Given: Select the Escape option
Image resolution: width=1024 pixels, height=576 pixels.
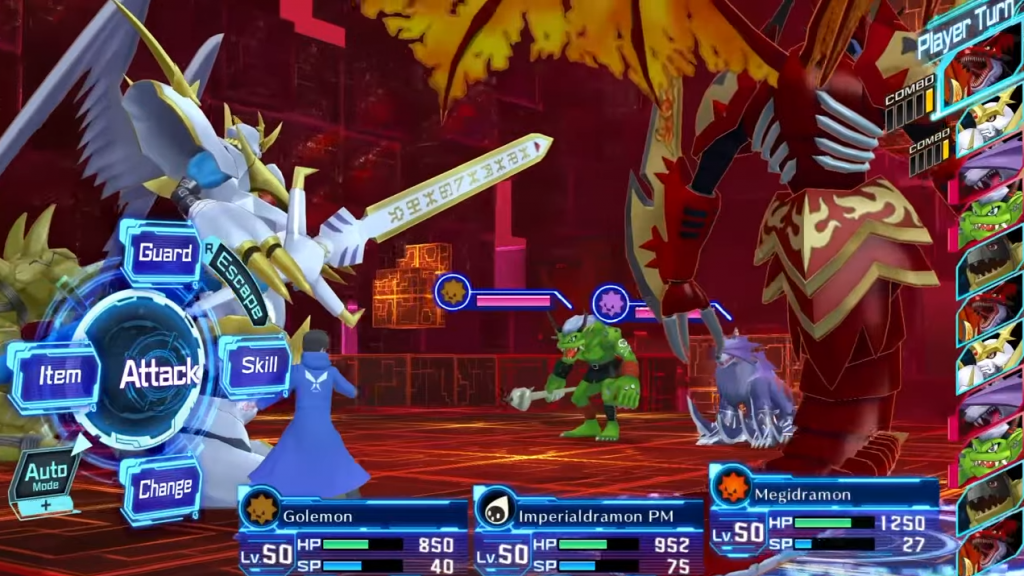Looking at the screenshot, I should (x=237, y=286).
